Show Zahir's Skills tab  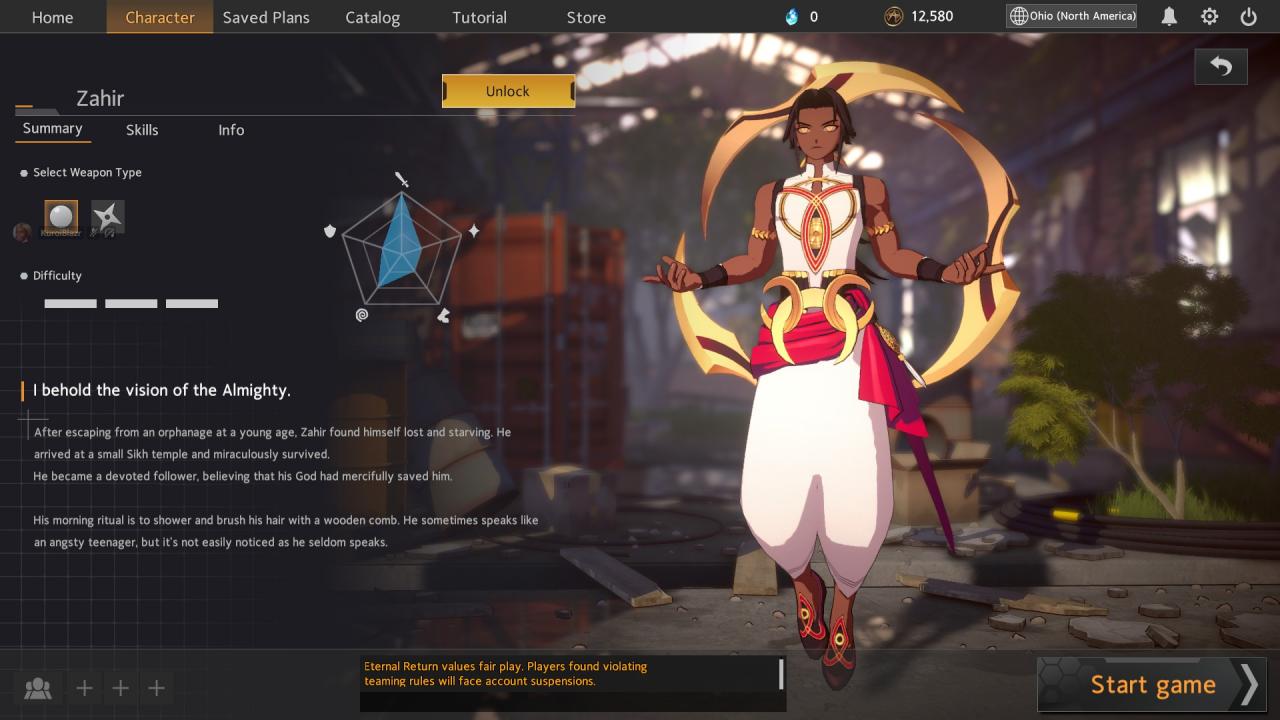142,130
